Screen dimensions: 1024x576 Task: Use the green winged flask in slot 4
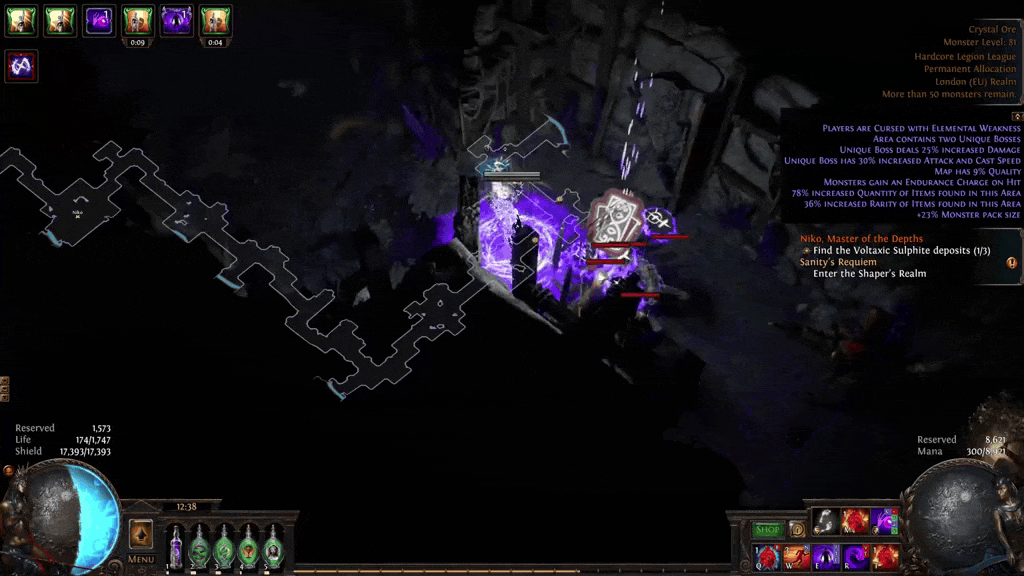point(248,546)
